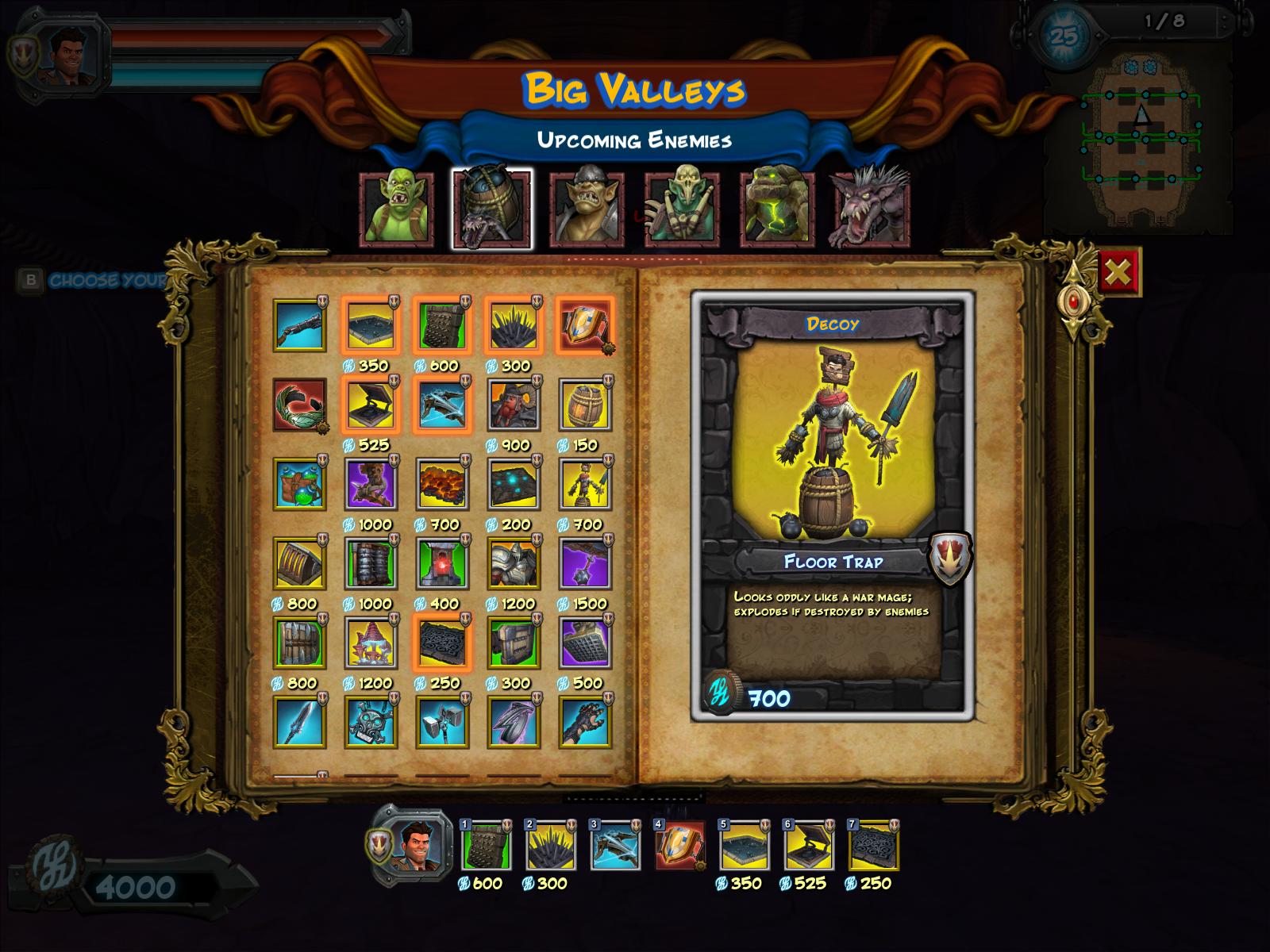Select the dwarven hammer weapon icon
Image resolution: width=1270 pixels, height=952 pixels.
pos(442,722)
